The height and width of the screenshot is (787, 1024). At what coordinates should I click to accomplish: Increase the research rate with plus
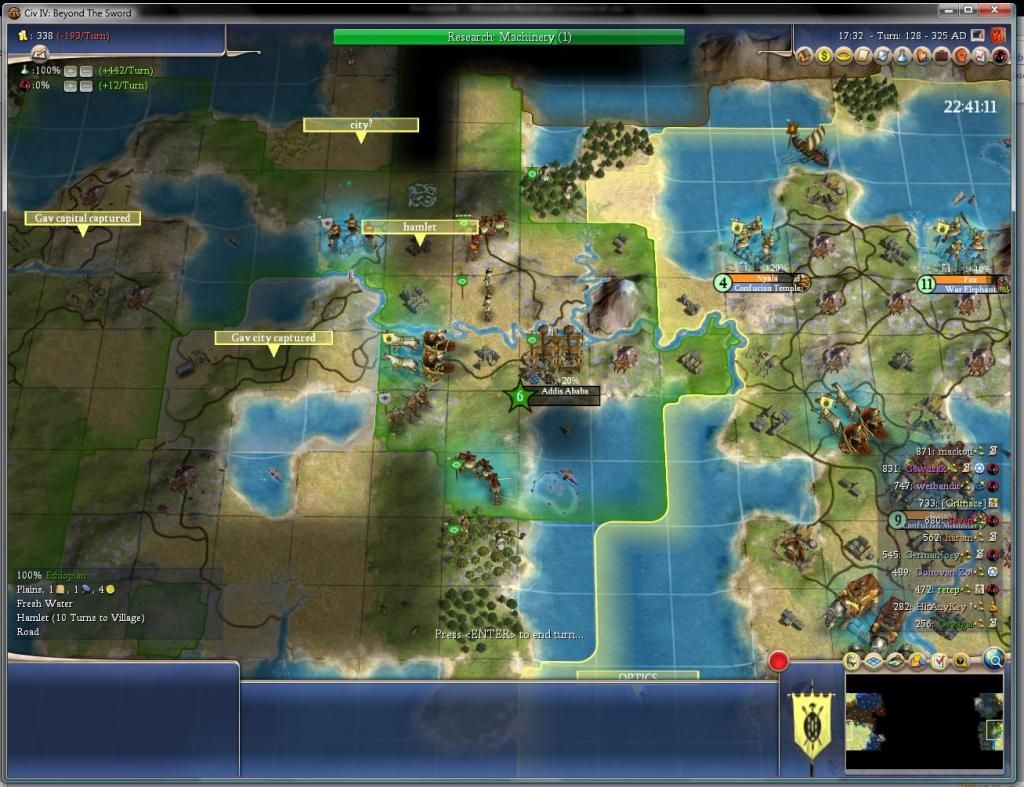coord(70,71)
